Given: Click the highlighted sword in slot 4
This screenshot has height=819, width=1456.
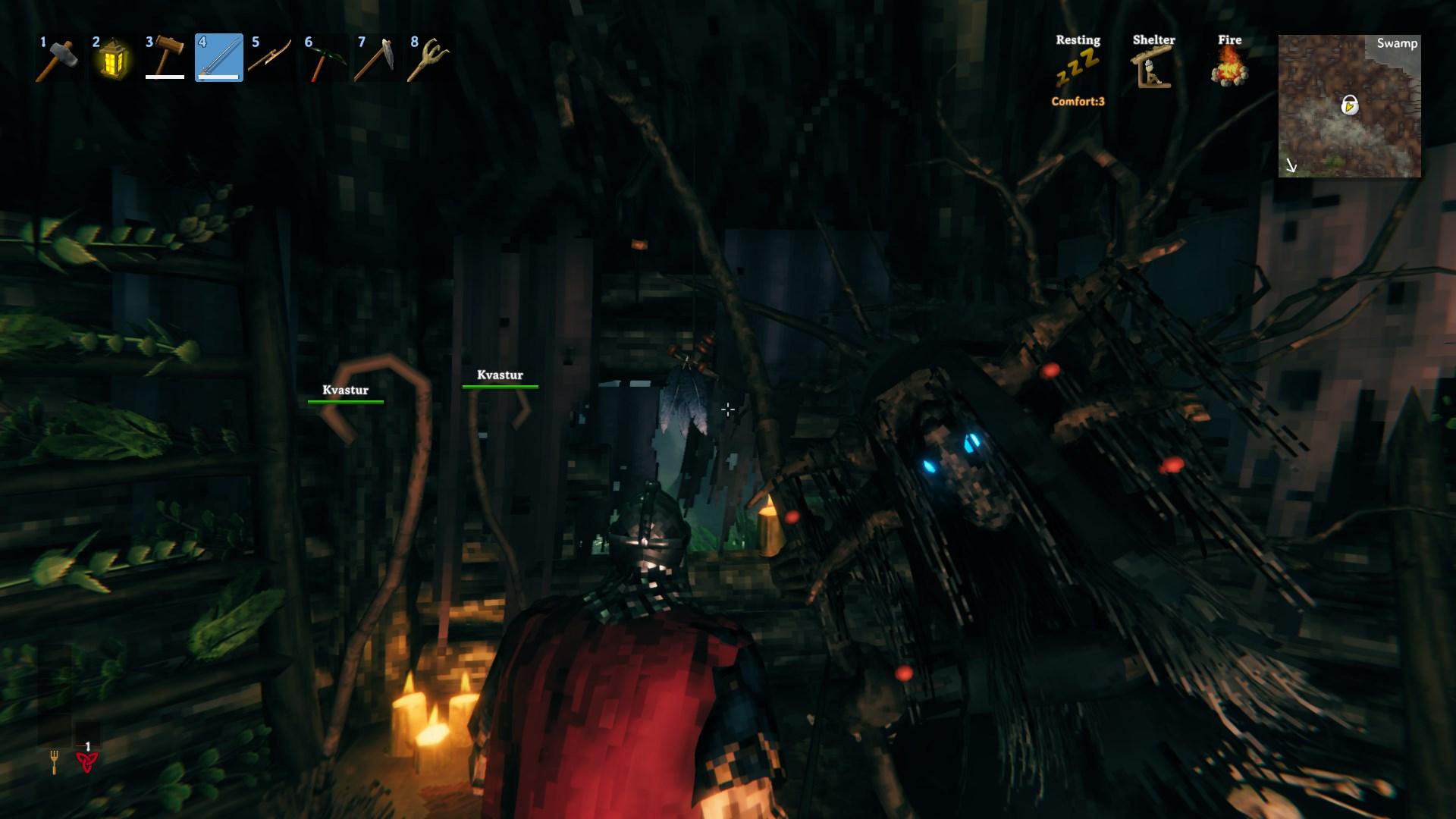Looking at the screenshot, I should [x=218, y=58].
